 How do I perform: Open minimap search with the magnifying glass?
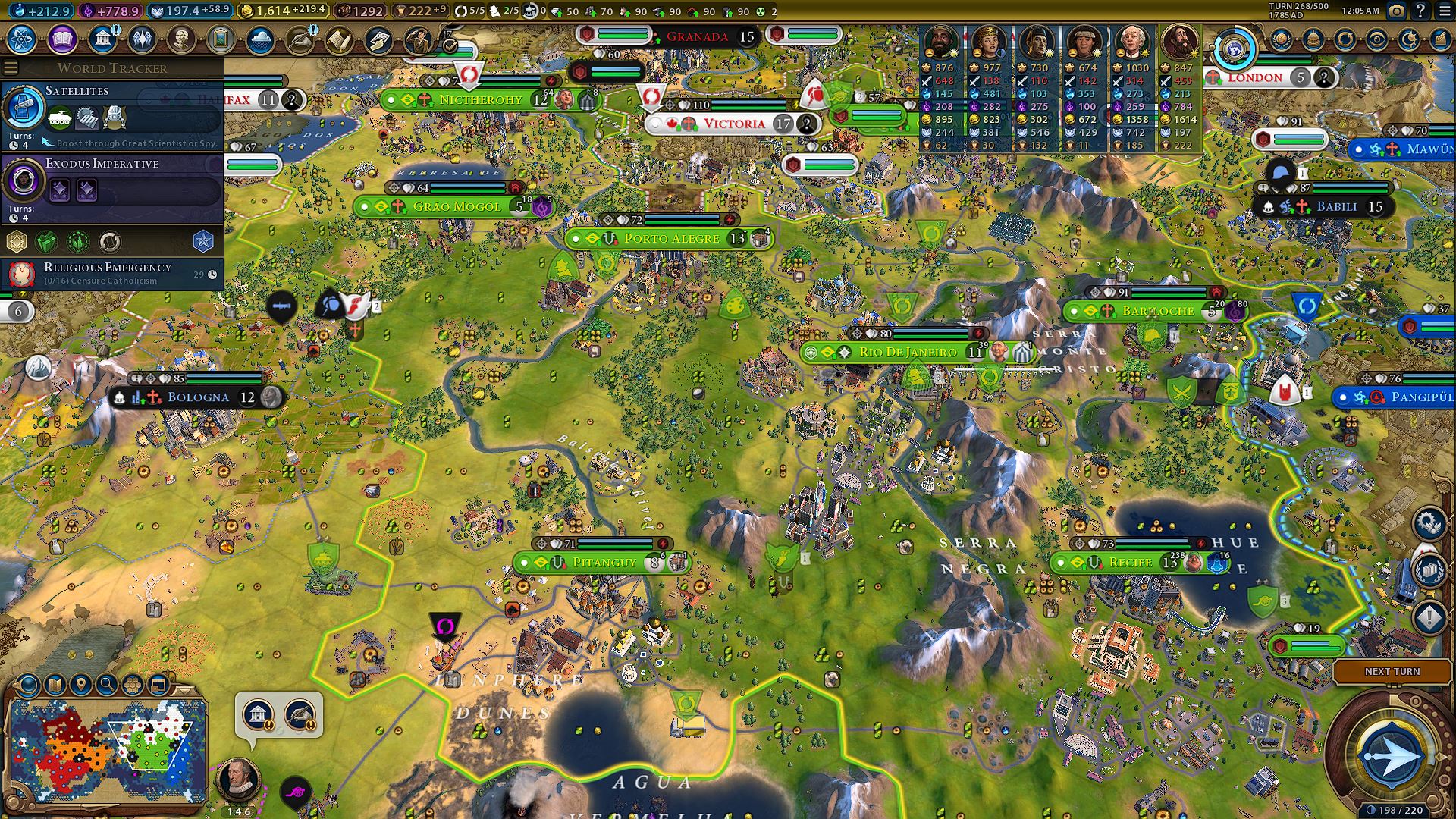[106, 686]
